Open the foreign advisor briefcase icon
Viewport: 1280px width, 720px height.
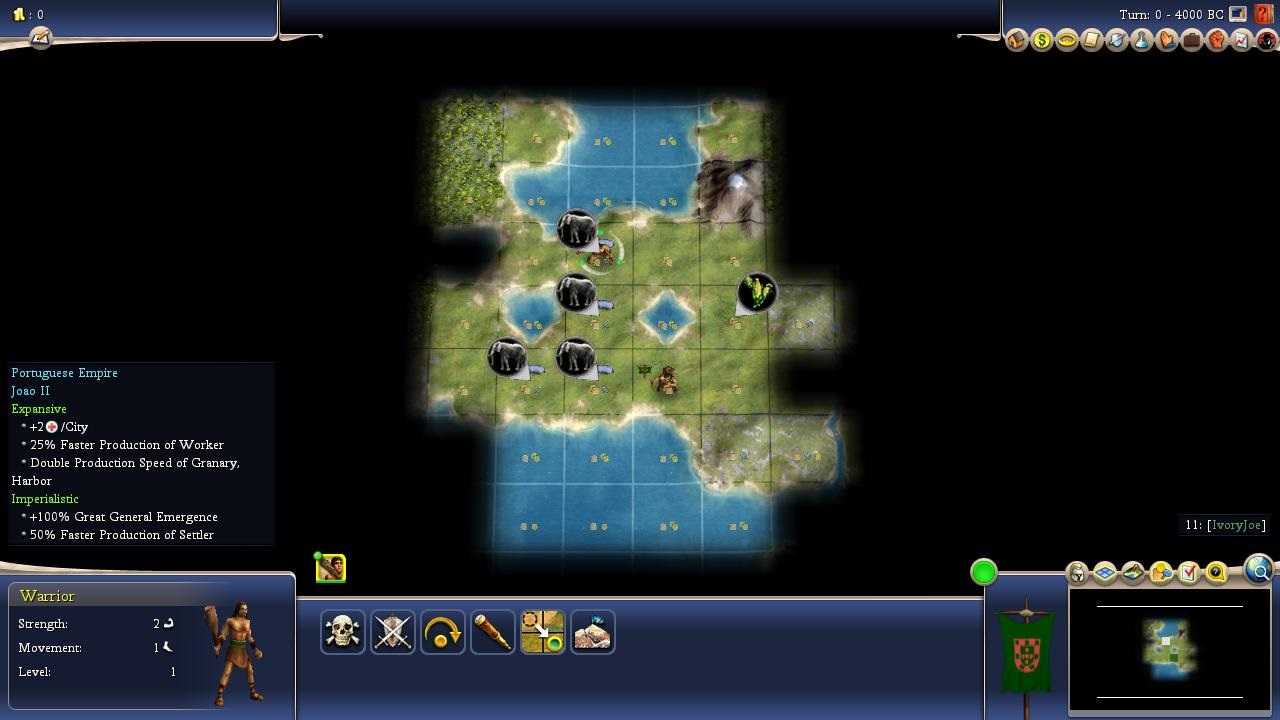(x=1191, y=41)
